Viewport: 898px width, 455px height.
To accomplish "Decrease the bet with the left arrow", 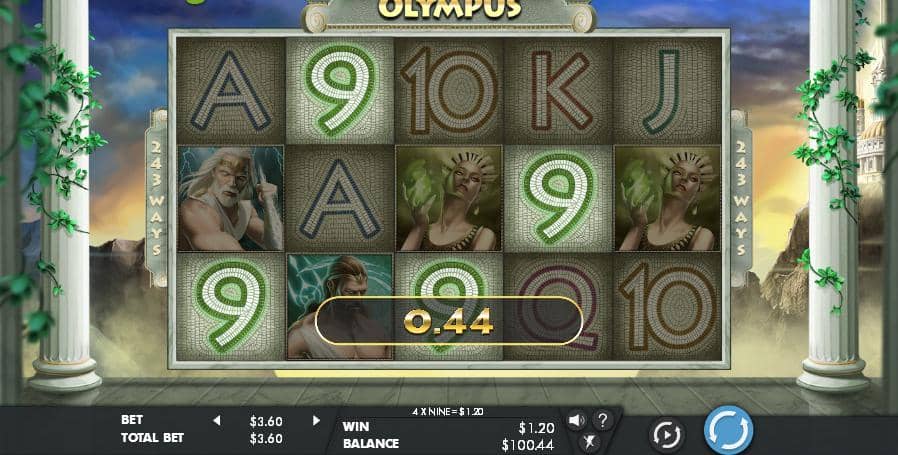I will [216, 421].
